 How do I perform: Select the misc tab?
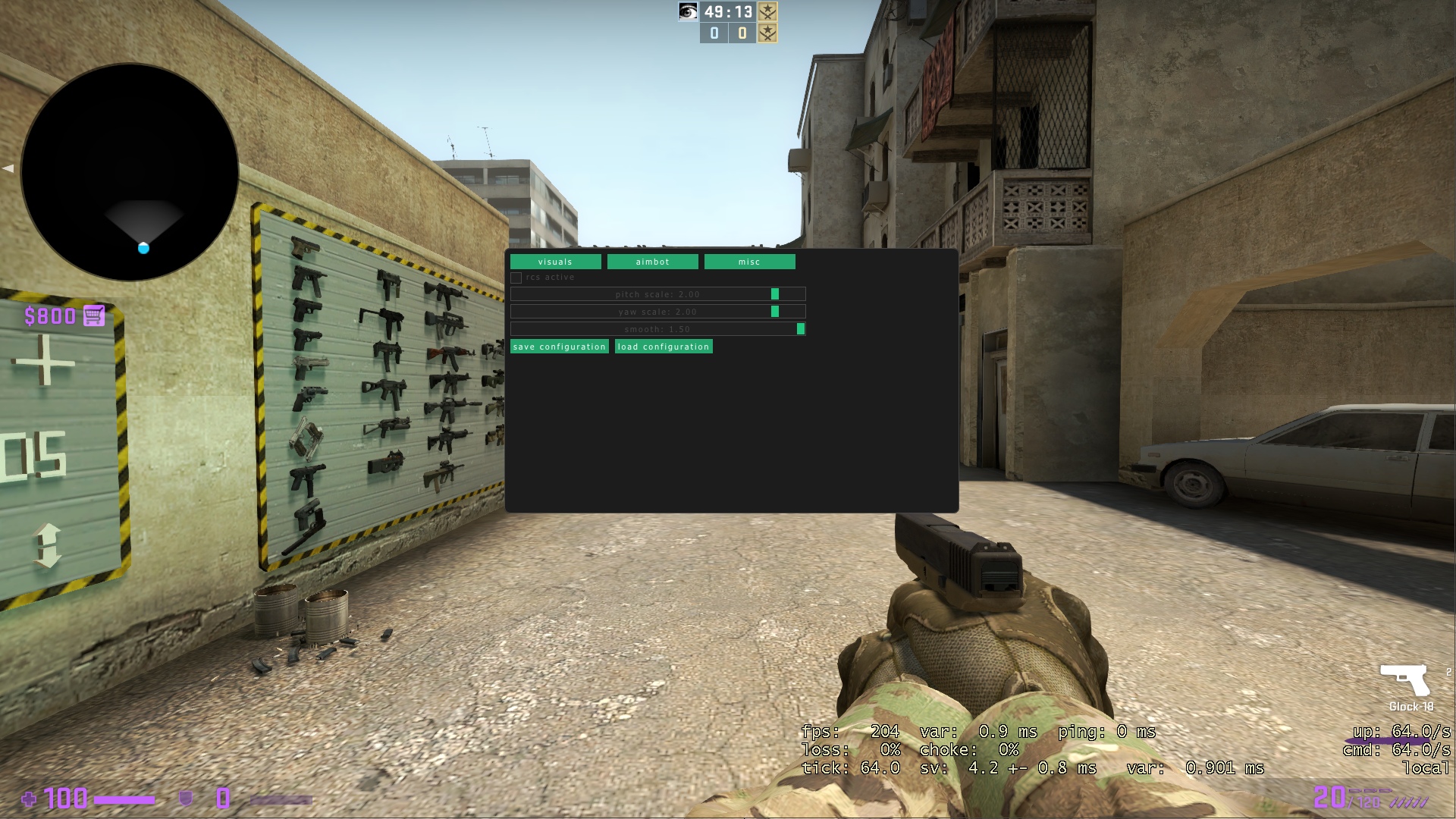click(x=749, y=262)
